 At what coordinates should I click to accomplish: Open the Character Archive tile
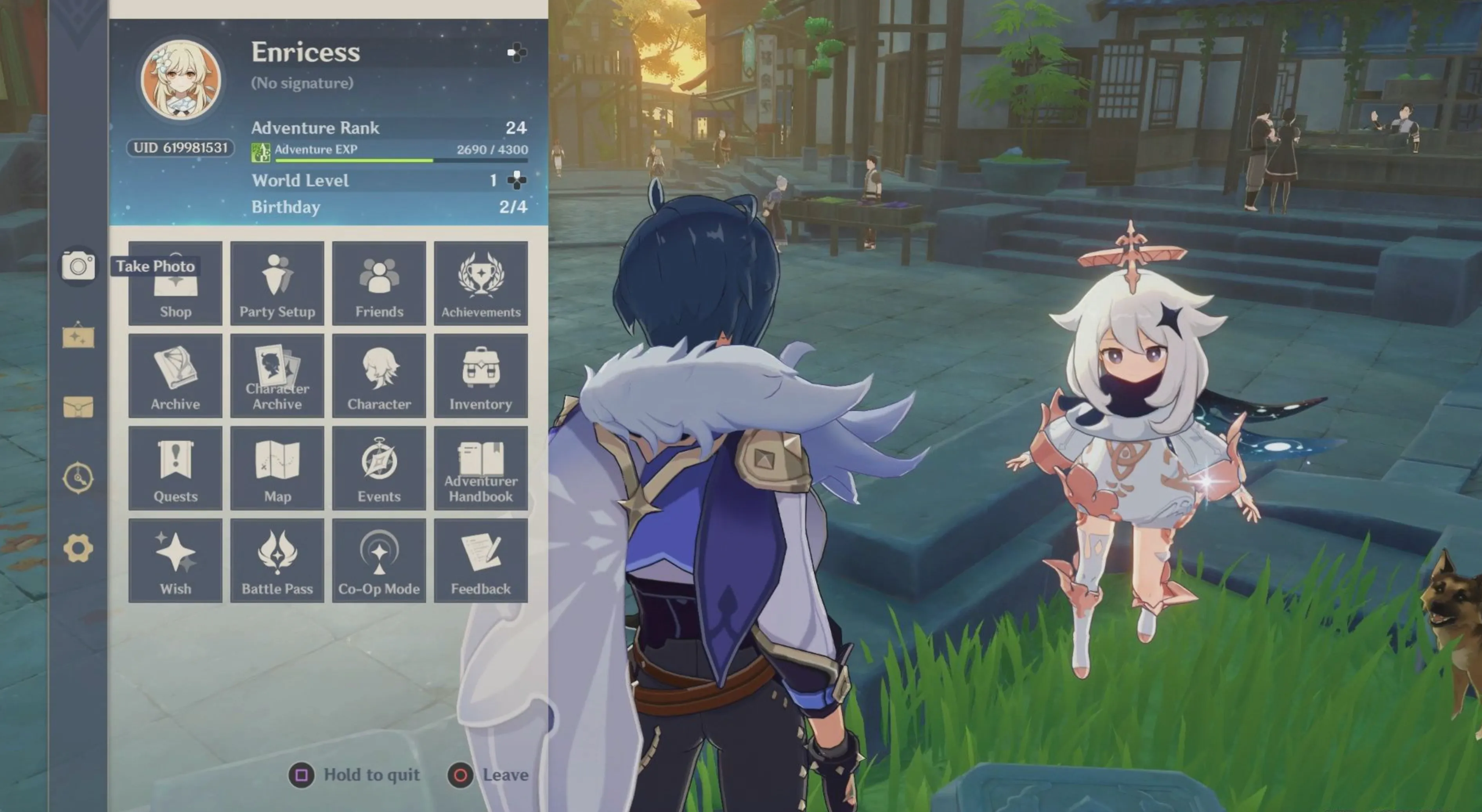[x=277, y=376]
